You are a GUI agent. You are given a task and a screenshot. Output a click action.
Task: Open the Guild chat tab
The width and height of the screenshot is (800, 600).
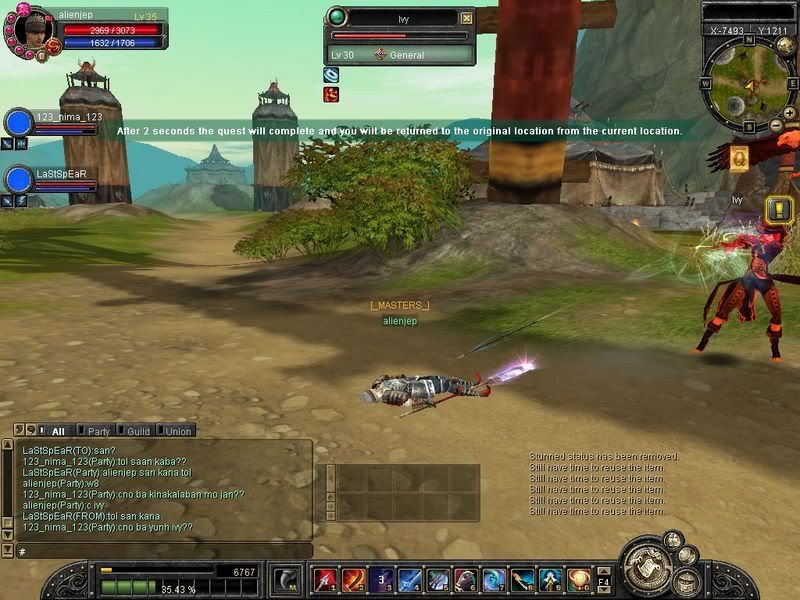coord(138,432)
